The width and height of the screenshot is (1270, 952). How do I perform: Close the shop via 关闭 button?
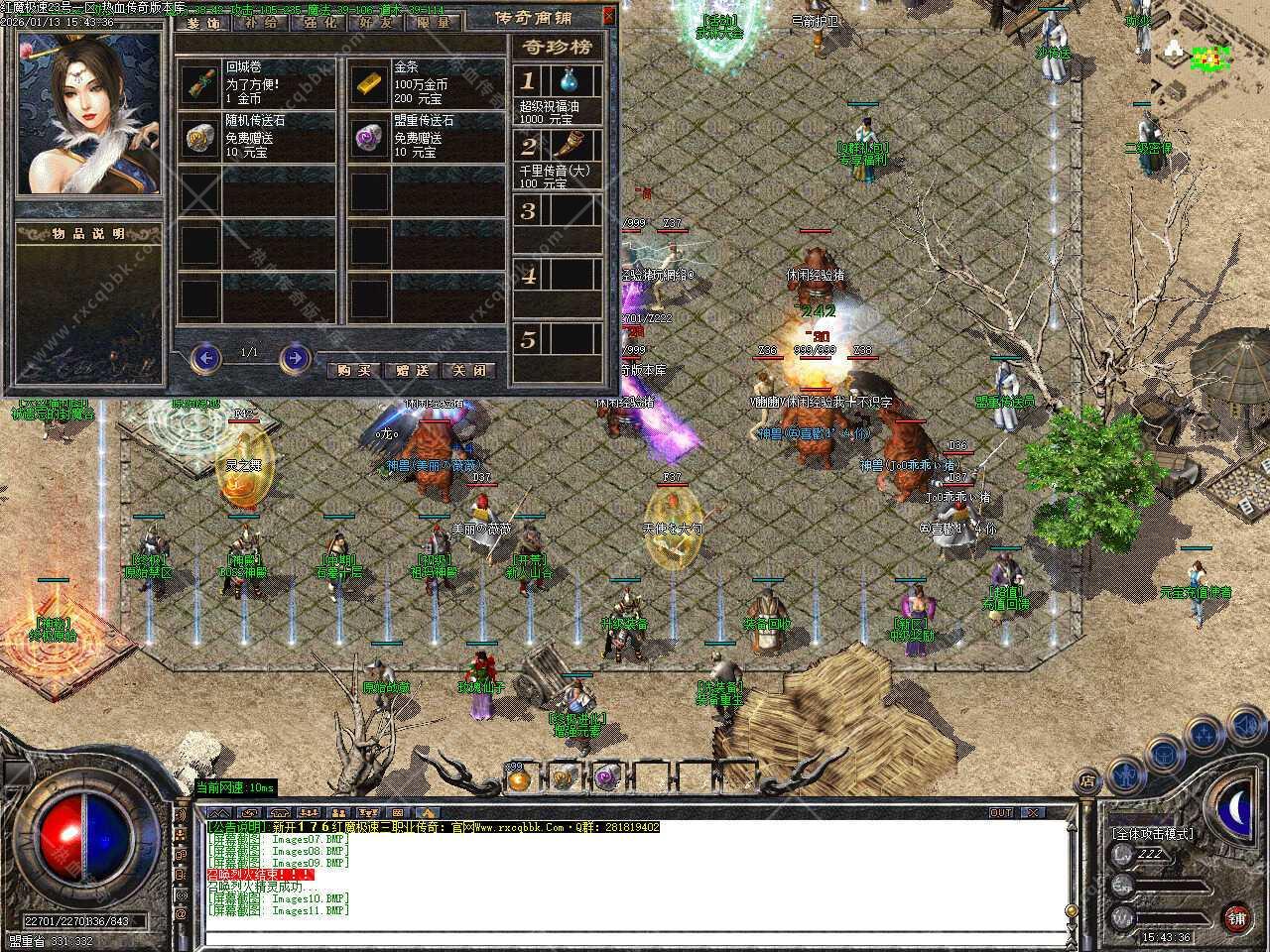[x=468, y=370]
